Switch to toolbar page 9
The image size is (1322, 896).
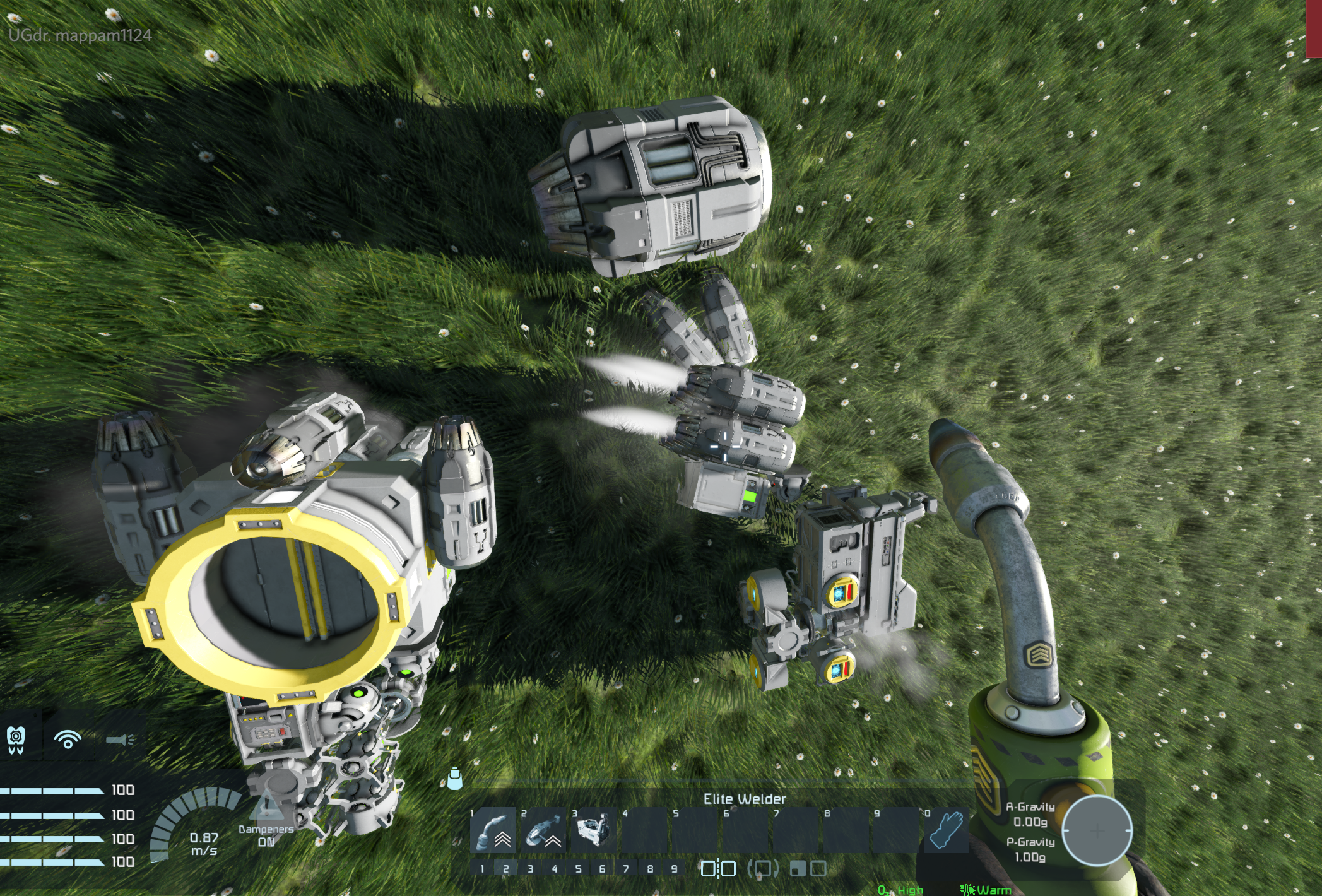pos(674,869)
